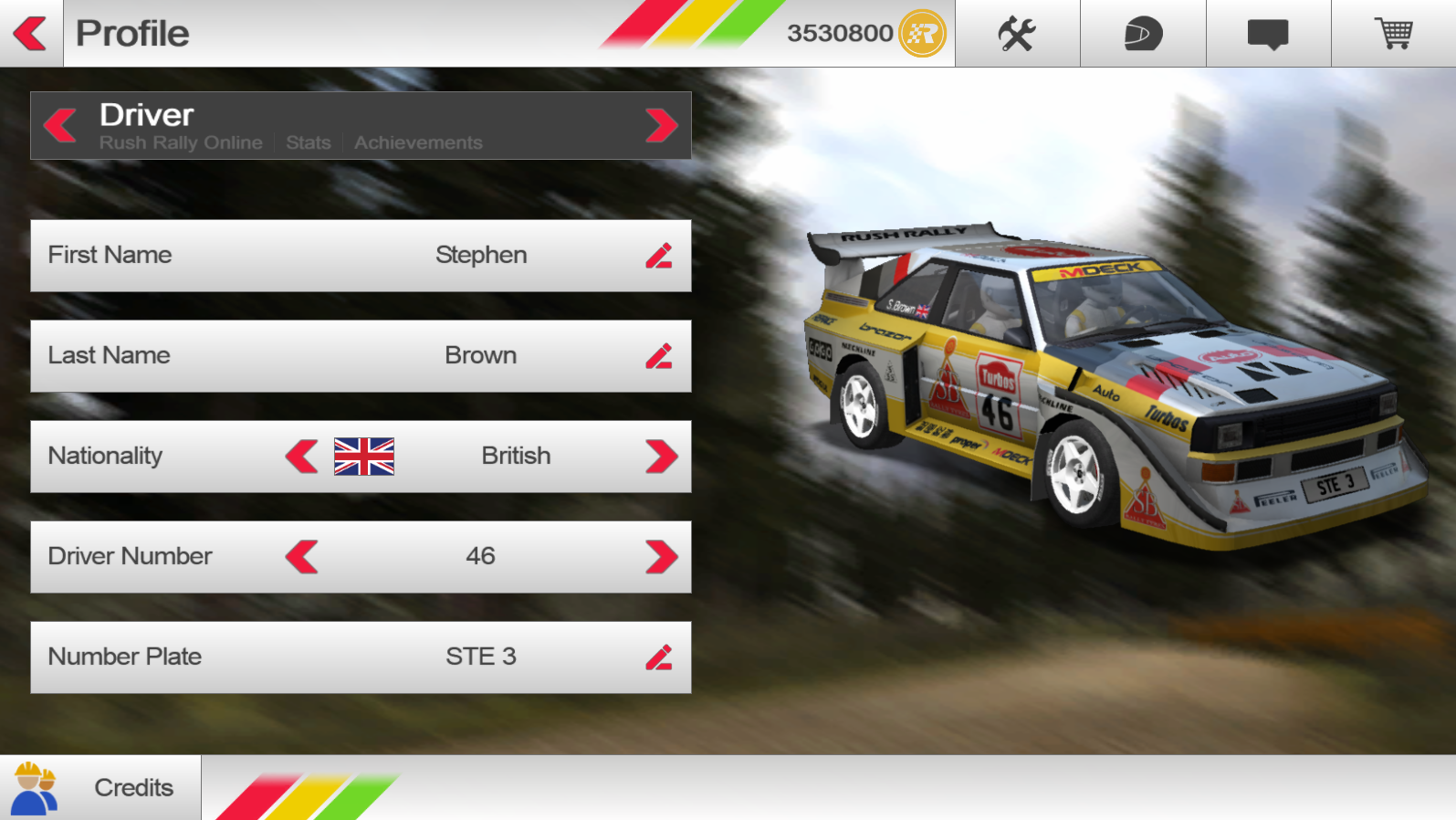Edit the First Name Stephen
1456x820 pixels.
(659, 256)
